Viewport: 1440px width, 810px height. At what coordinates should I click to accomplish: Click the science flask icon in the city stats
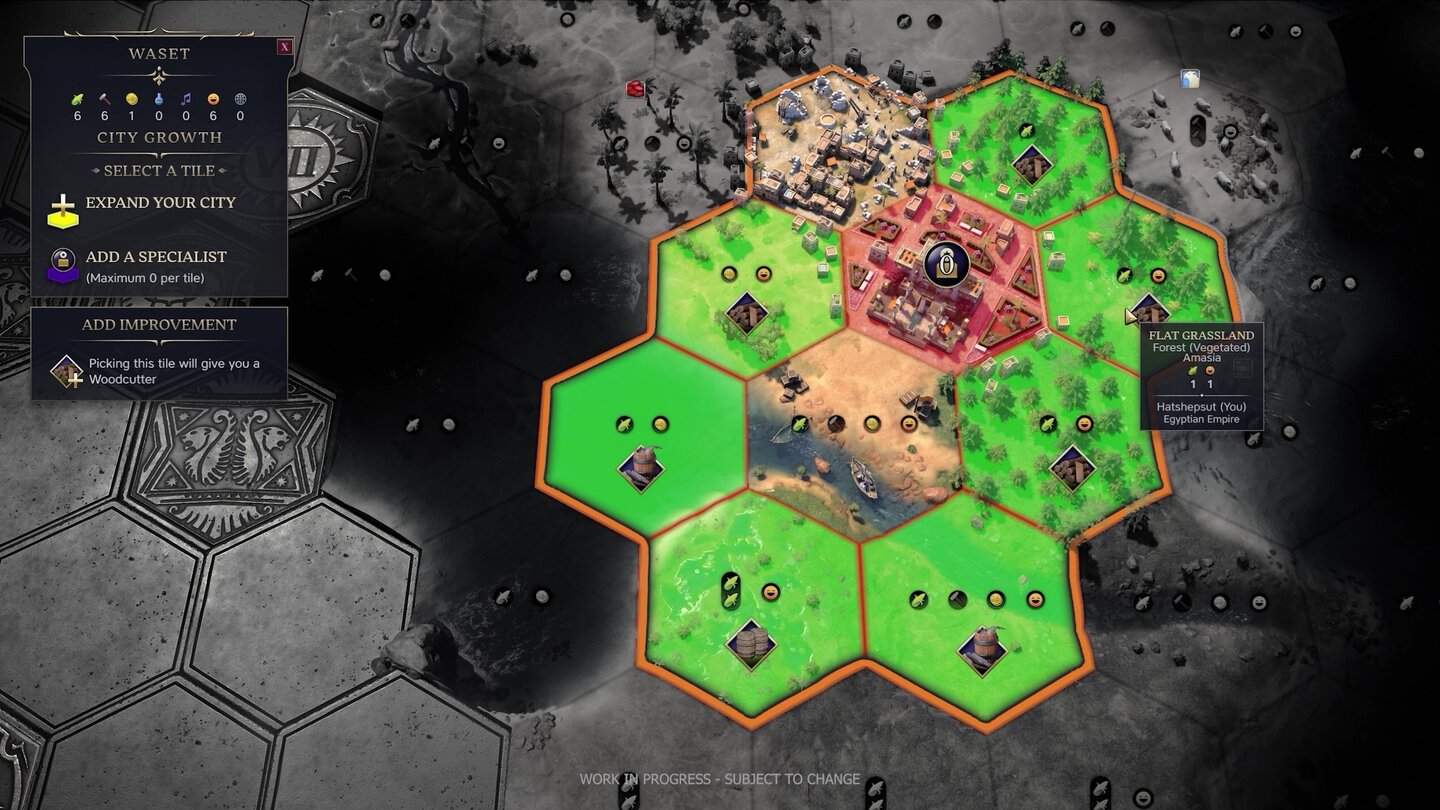pyautogui.click(x=159, y=100)
